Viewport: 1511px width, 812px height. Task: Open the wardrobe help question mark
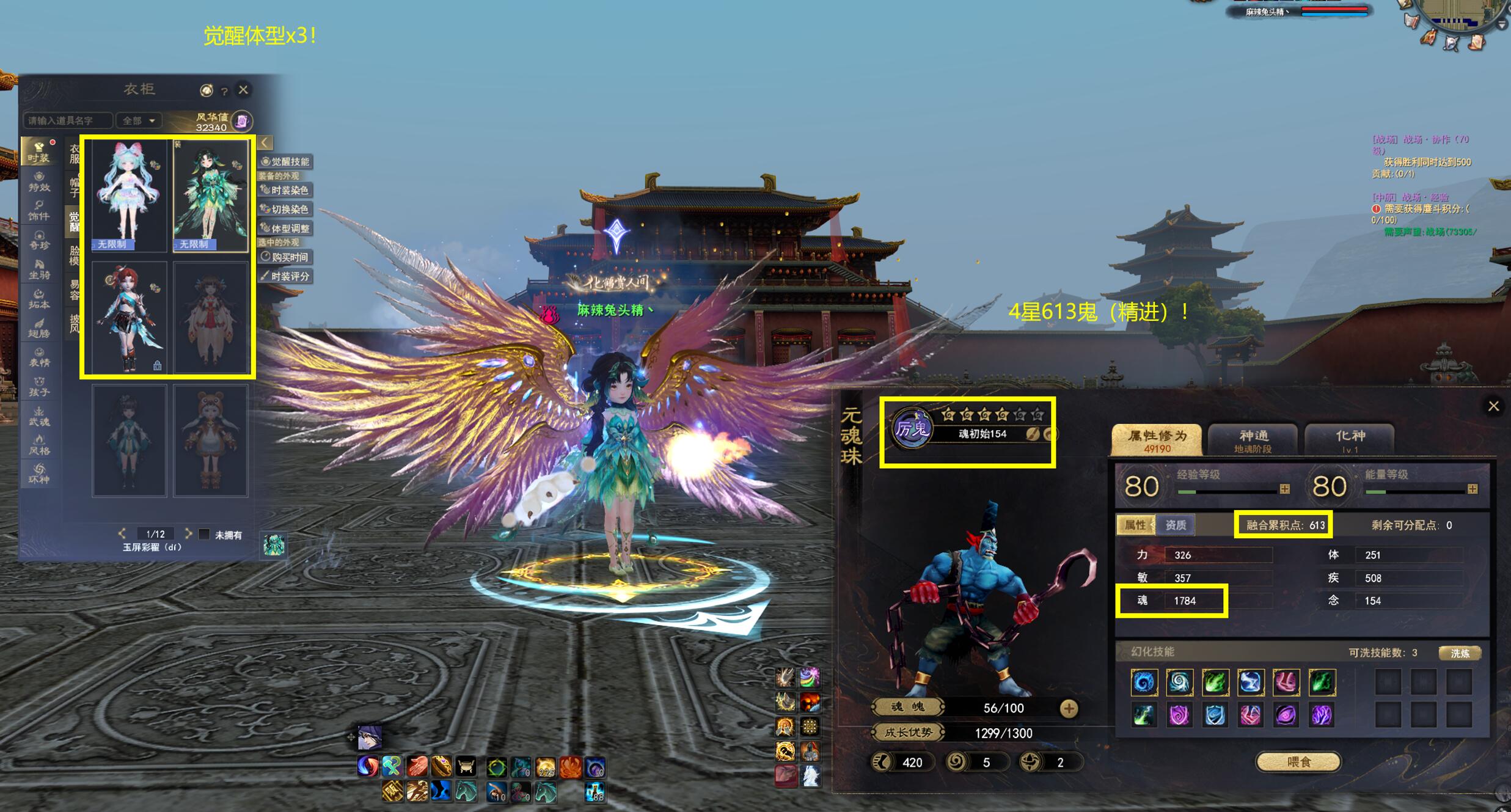point(224,91)
